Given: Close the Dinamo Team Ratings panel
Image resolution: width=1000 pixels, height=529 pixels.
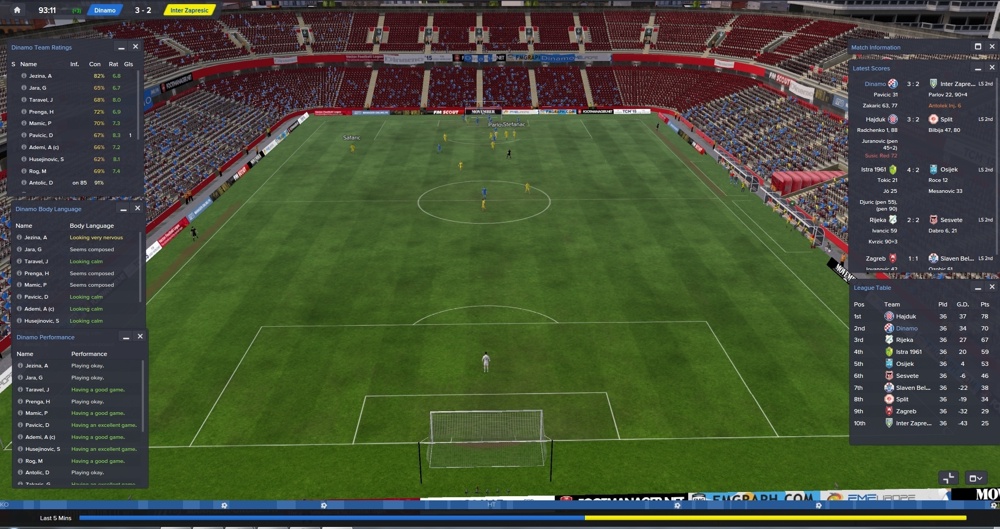Looking at the screenshot, I should [x=136, y=47].
